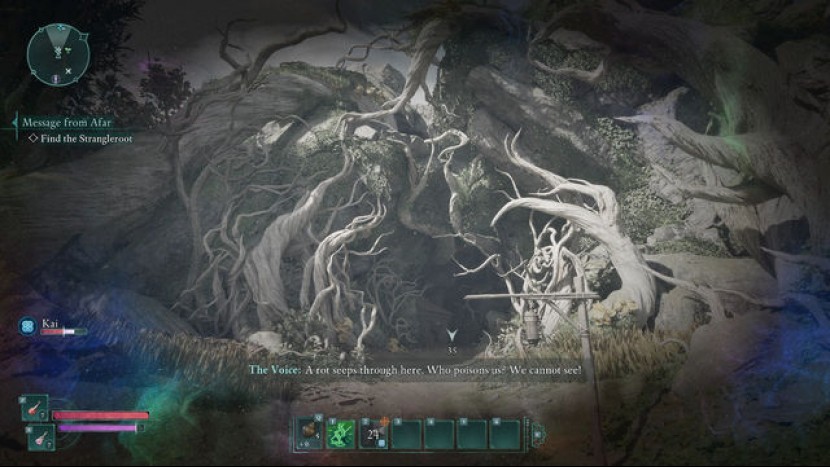
Task: Click the Find the Strangleroot objective
Action: [84, 139]
